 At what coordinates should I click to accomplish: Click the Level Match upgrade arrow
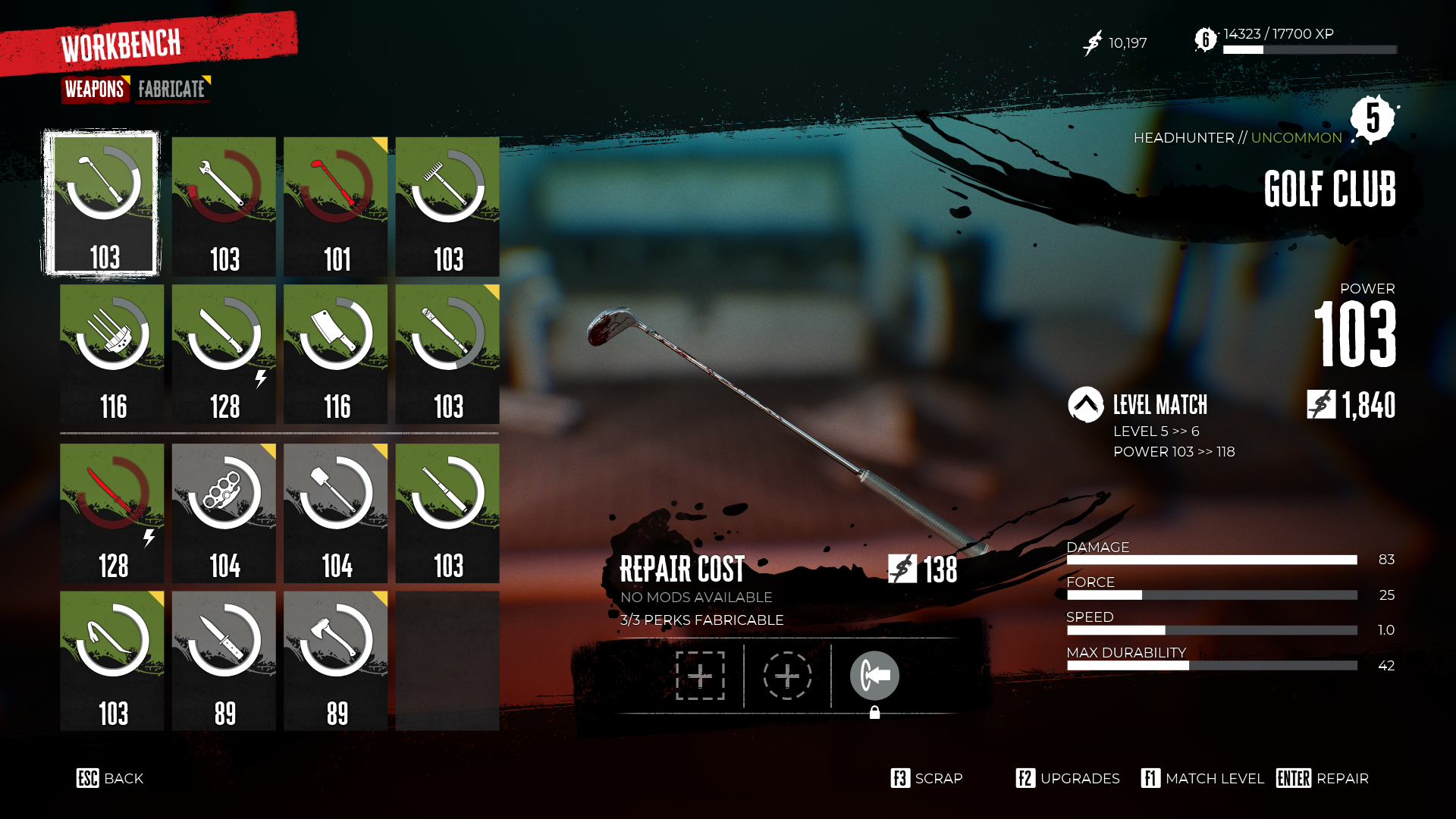[1085, 405]
